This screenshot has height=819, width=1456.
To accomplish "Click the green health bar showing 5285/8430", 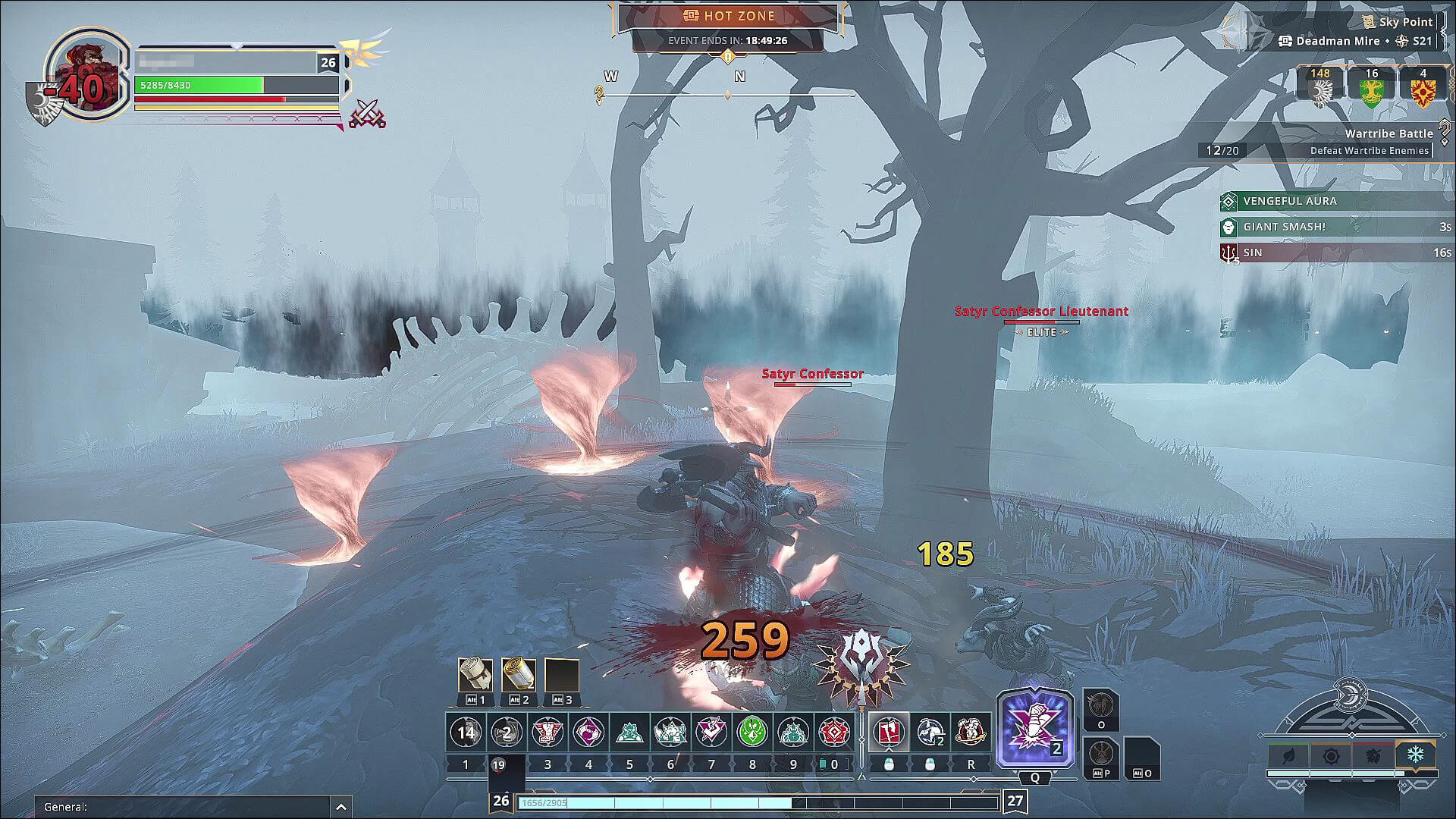I will point(199,86).
